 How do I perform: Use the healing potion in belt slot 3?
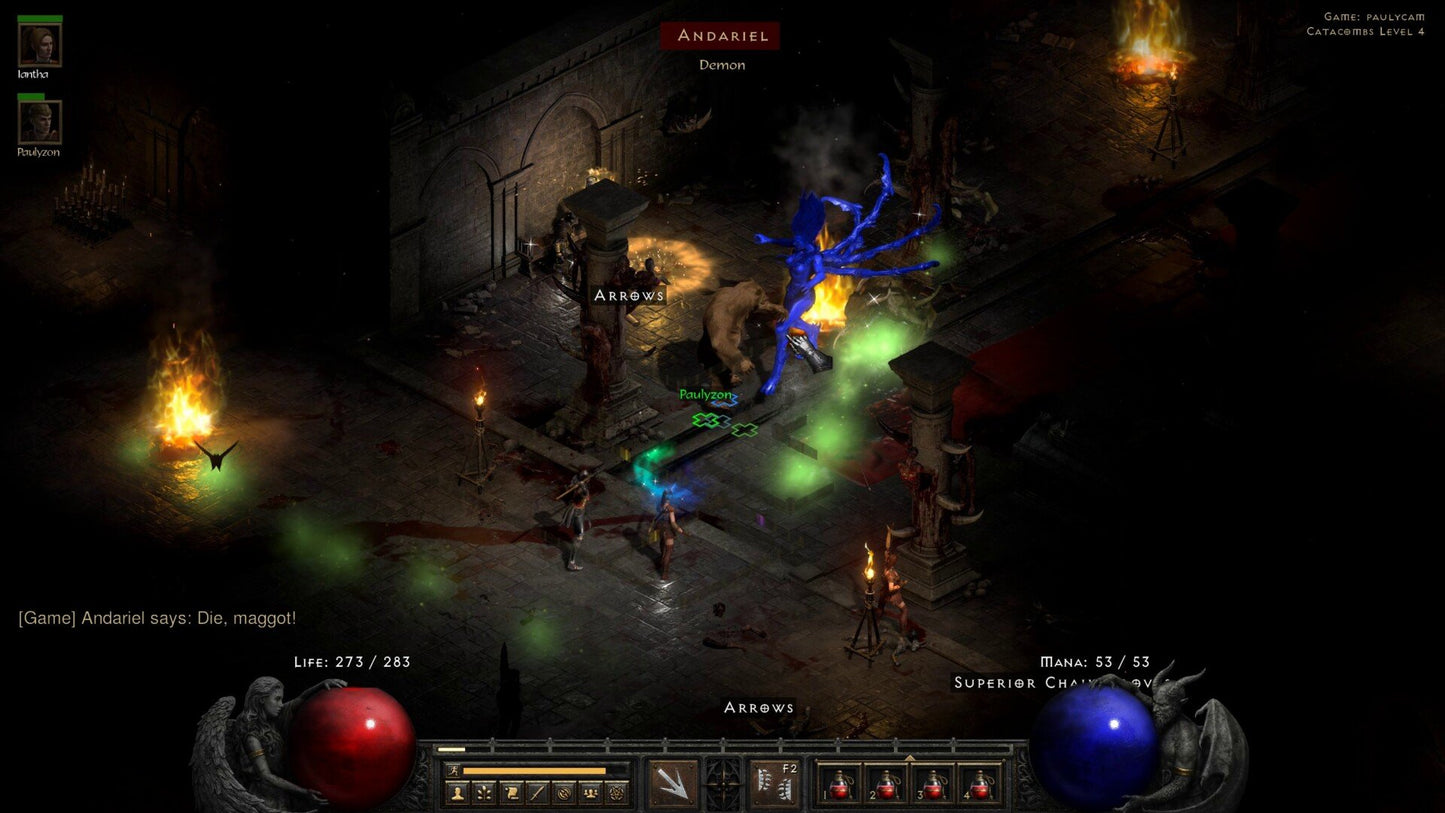932,783
